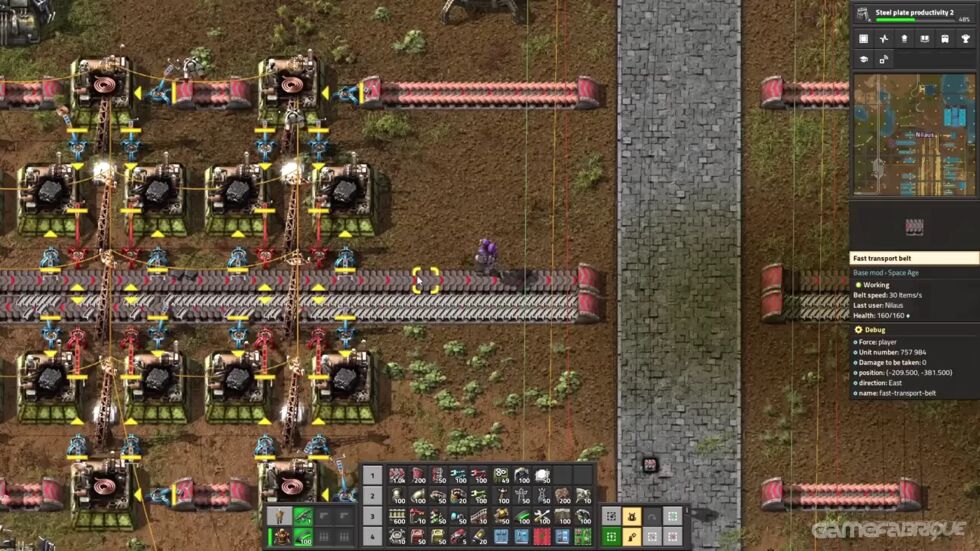
Task: Select the slot with the 600 item stack
Action: 397,516
